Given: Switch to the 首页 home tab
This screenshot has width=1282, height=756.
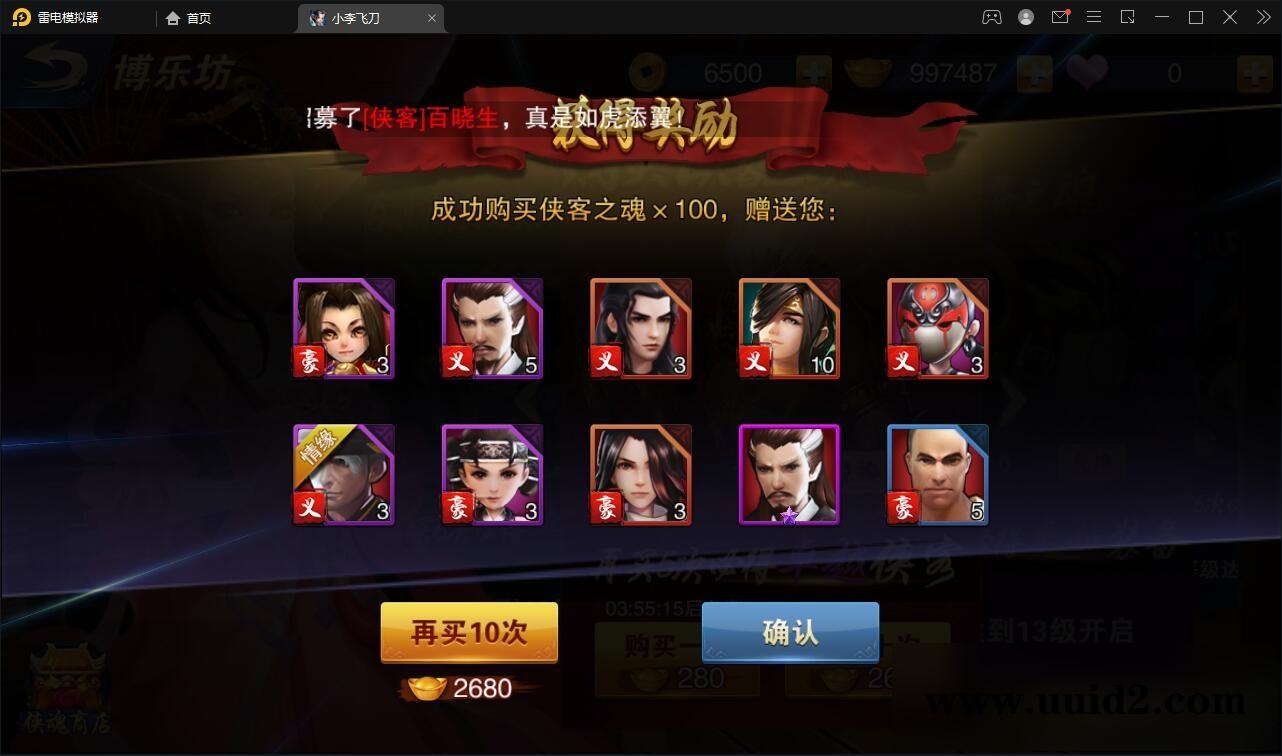Looking at the screenshot, I should coord(189,17).
